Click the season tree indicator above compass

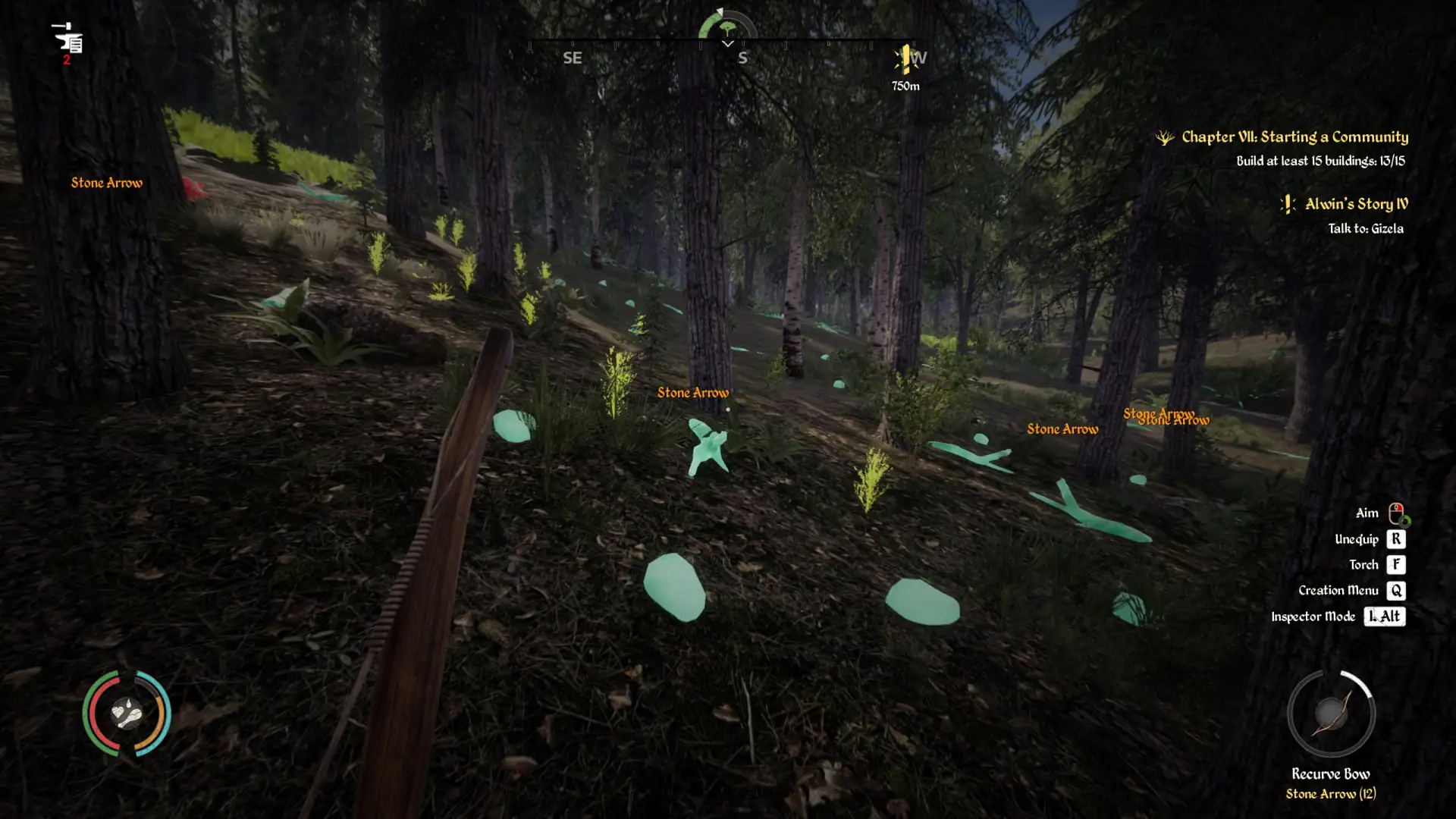[727, 28]
